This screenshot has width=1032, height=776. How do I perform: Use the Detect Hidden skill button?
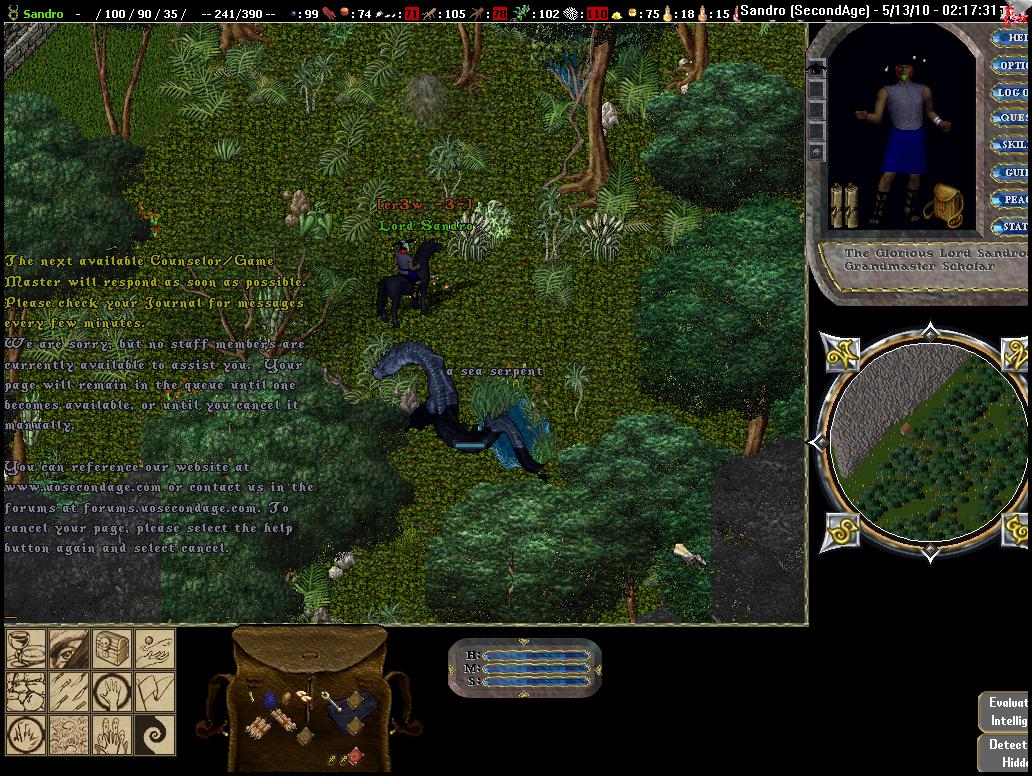[x=1006, y=753]
